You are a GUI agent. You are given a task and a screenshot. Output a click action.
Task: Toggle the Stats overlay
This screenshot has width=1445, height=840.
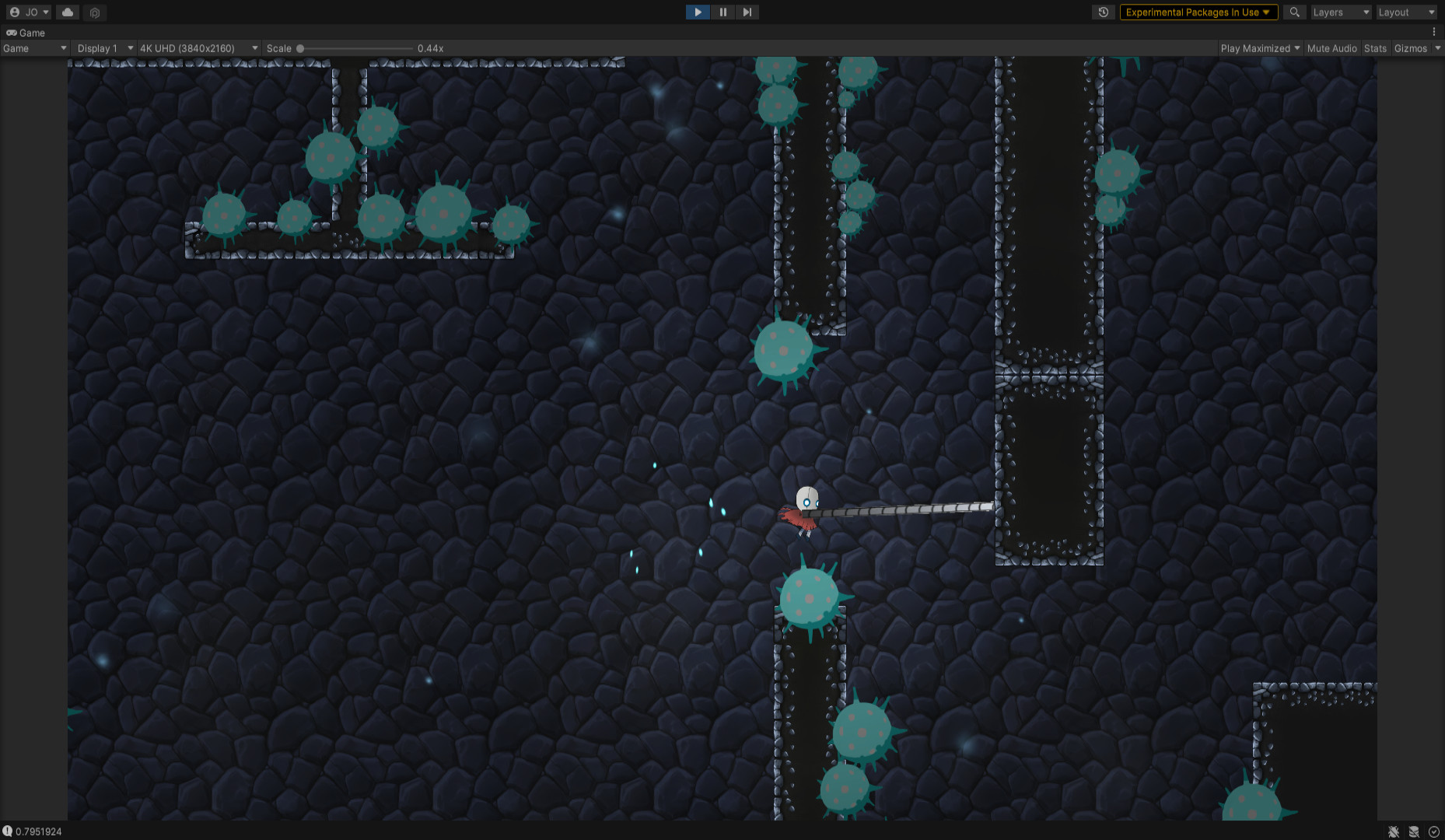[1375, 47]
